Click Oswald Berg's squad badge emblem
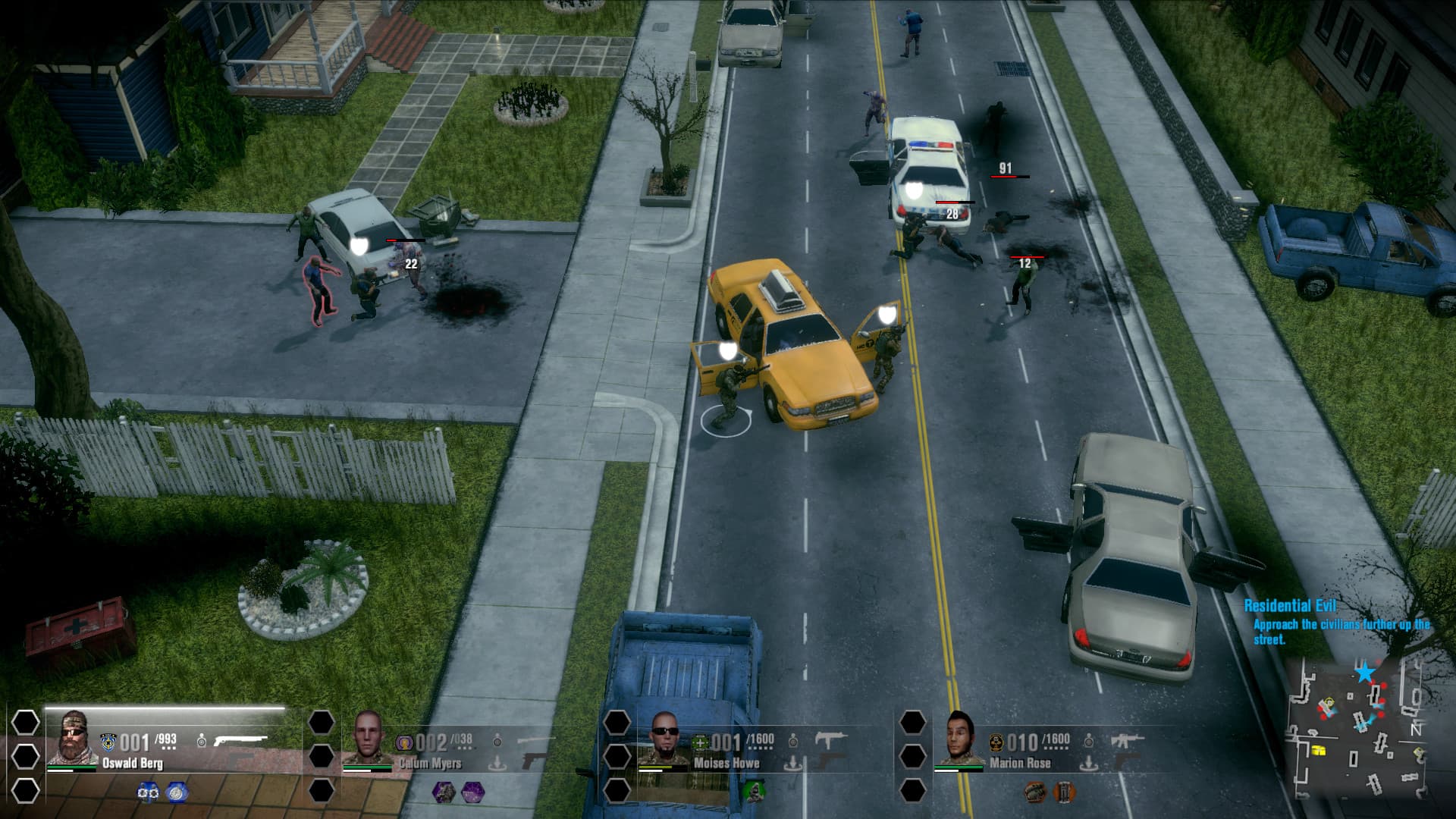The image size is (1456, 819). coord(108,742)
